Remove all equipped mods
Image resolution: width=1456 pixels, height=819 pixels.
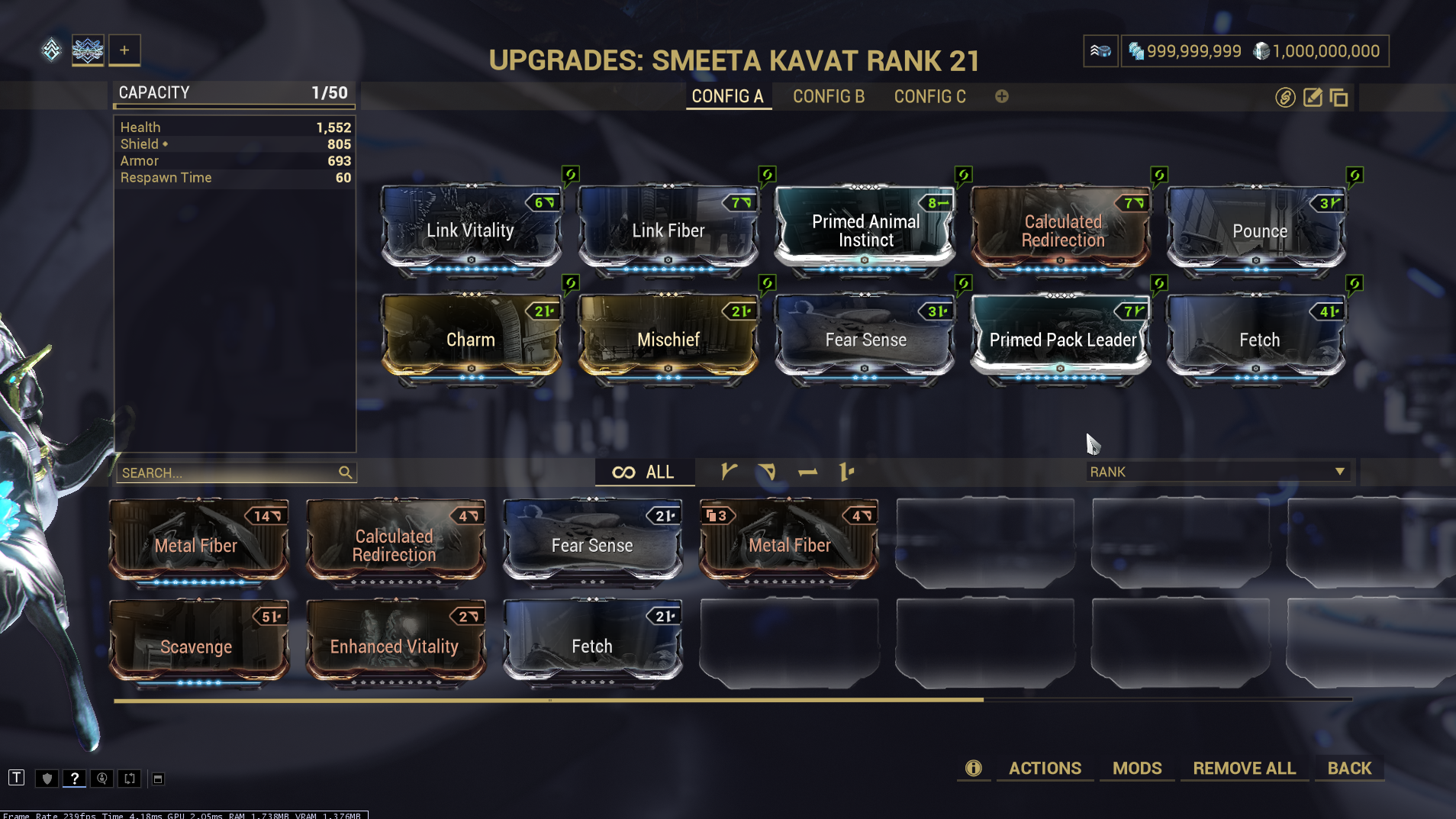(1244, 768)
